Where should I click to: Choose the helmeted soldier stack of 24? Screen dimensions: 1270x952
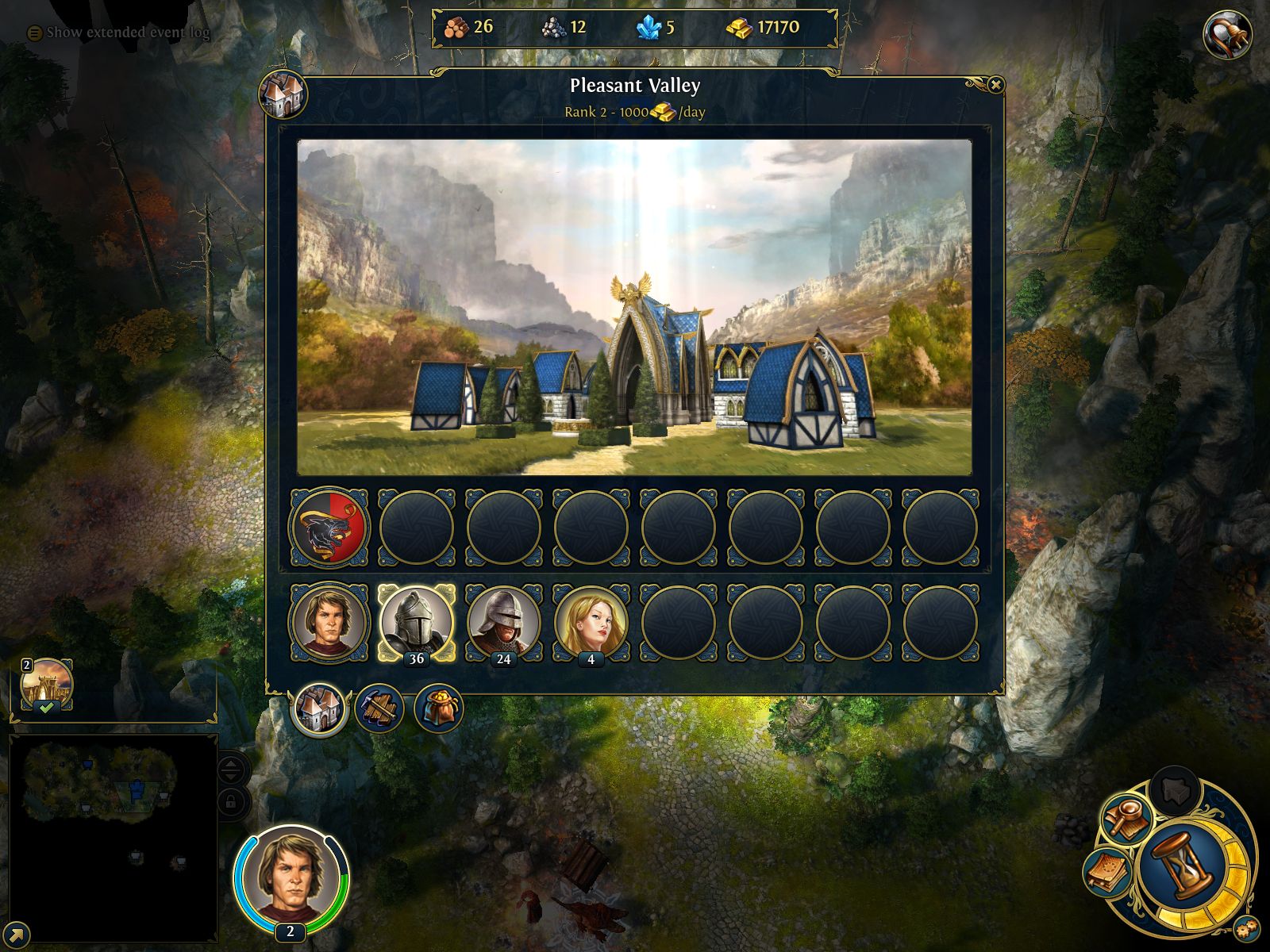504,622
